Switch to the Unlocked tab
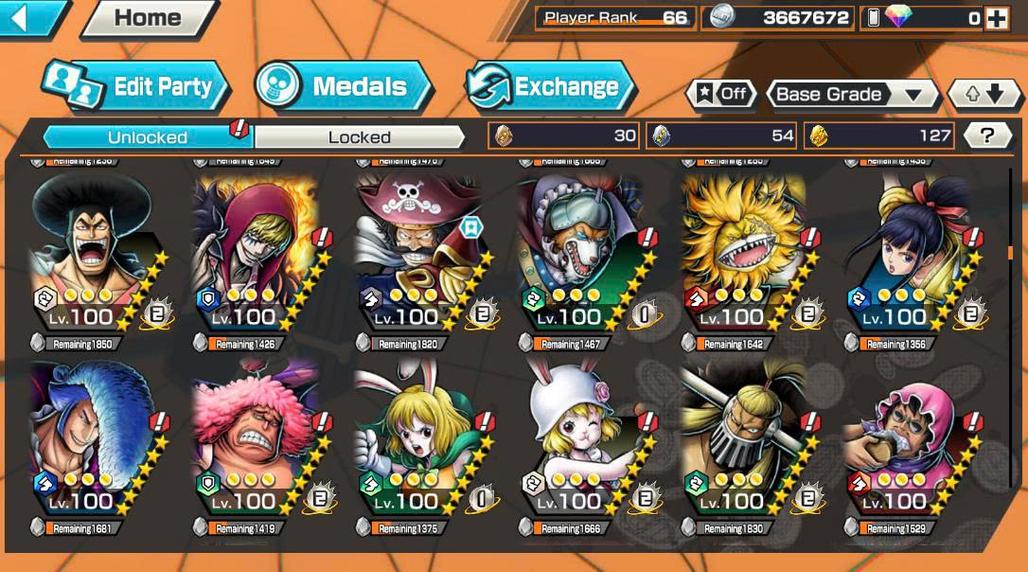Image resolution: width=1028 pixels, height=572 pixels. tap(147, 137)
